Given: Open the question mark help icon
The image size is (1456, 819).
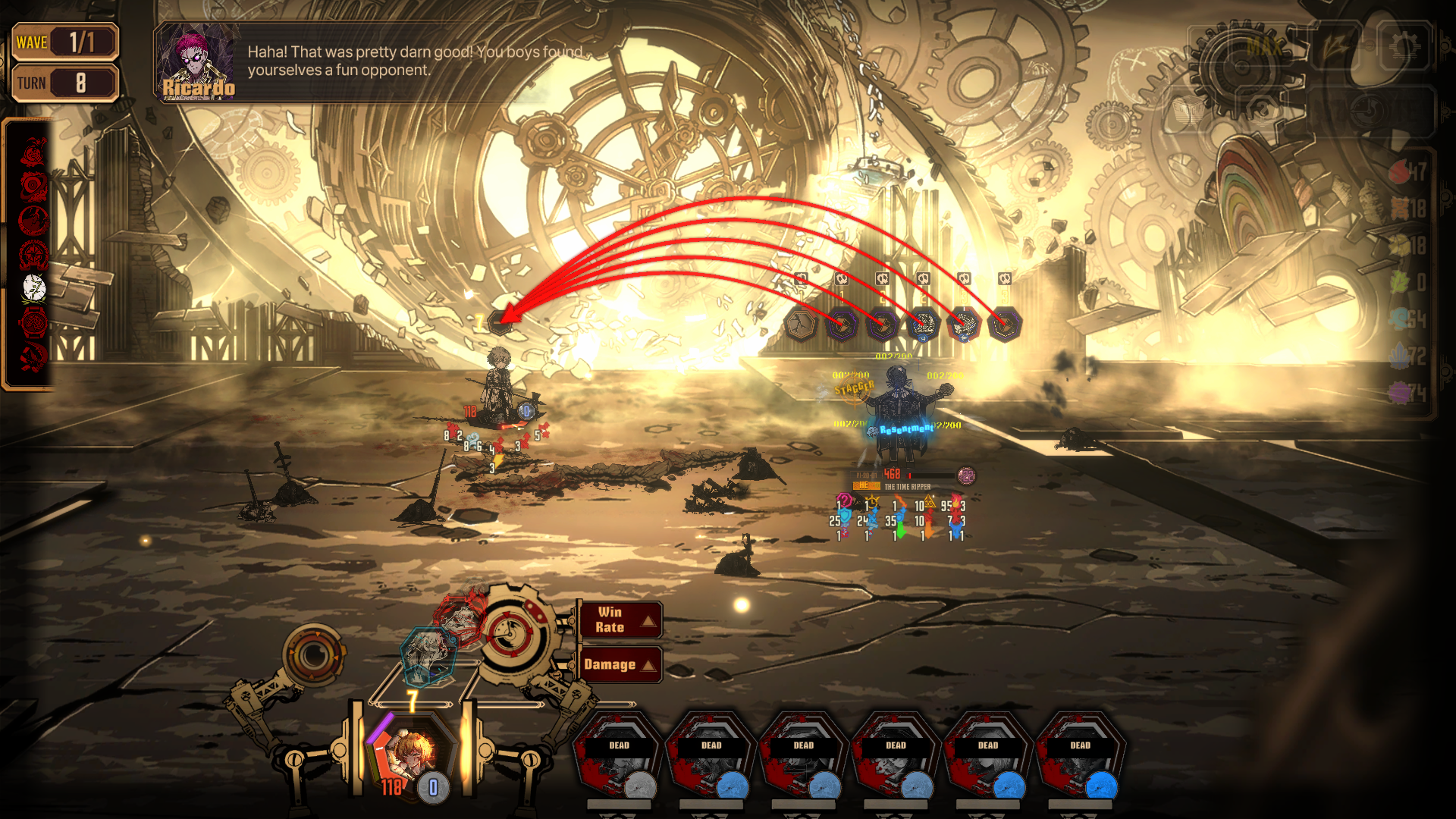Looking at the screenshot, I should (1260, 110).
